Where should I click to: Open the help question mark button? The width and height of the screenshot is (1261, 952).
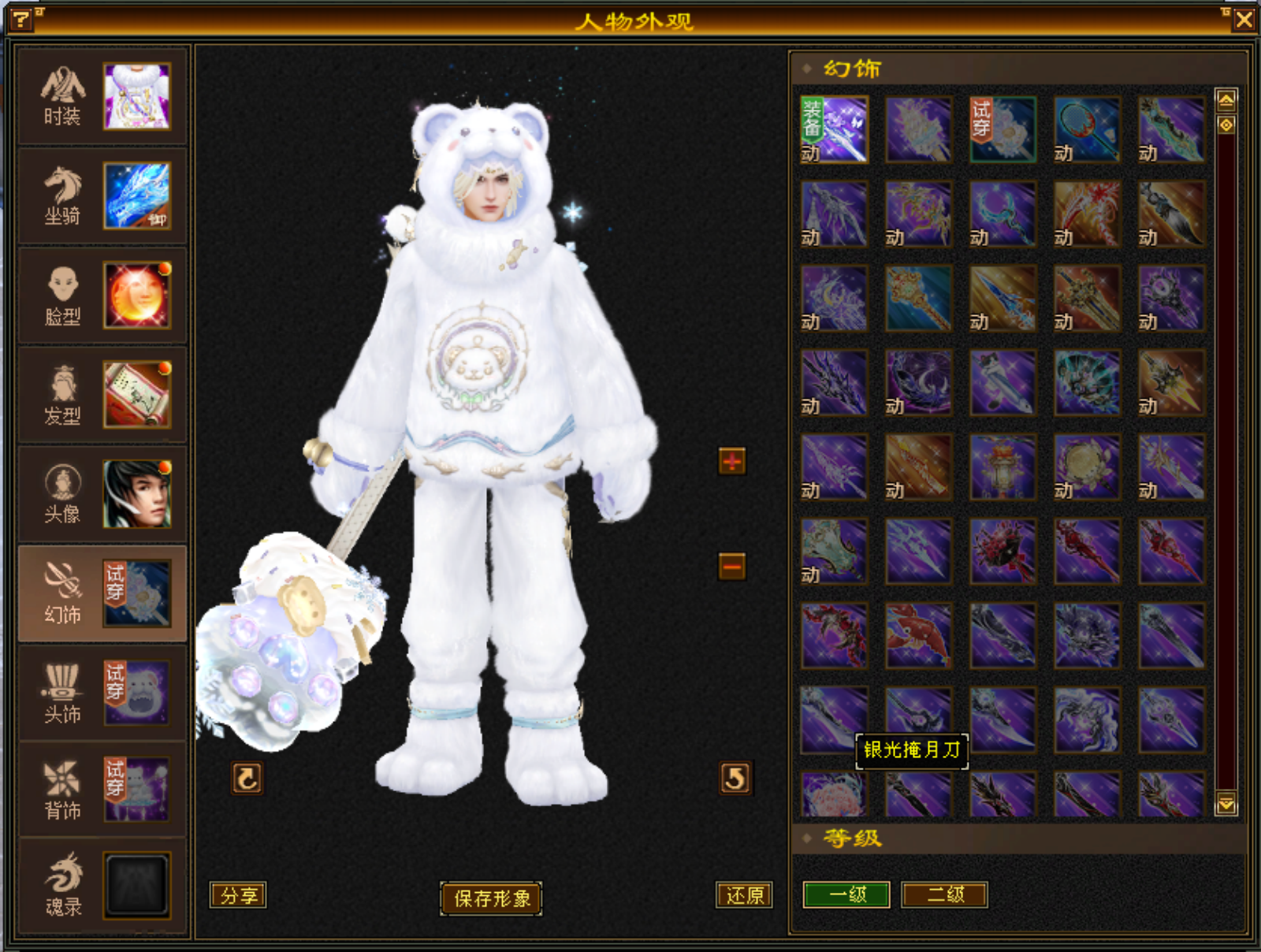21,19
